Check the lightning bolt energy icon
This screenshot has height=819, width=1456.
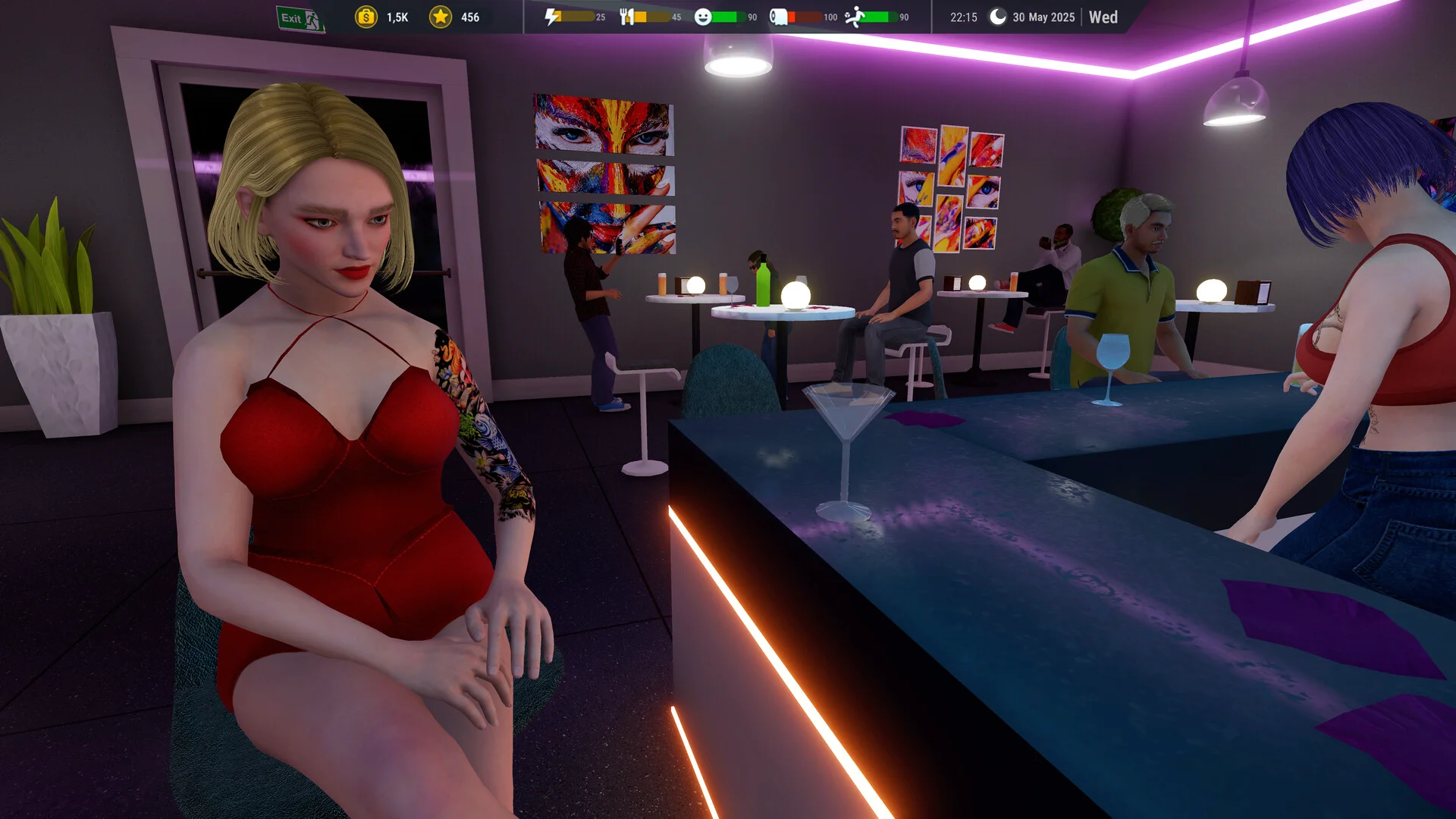coord(553,17)
